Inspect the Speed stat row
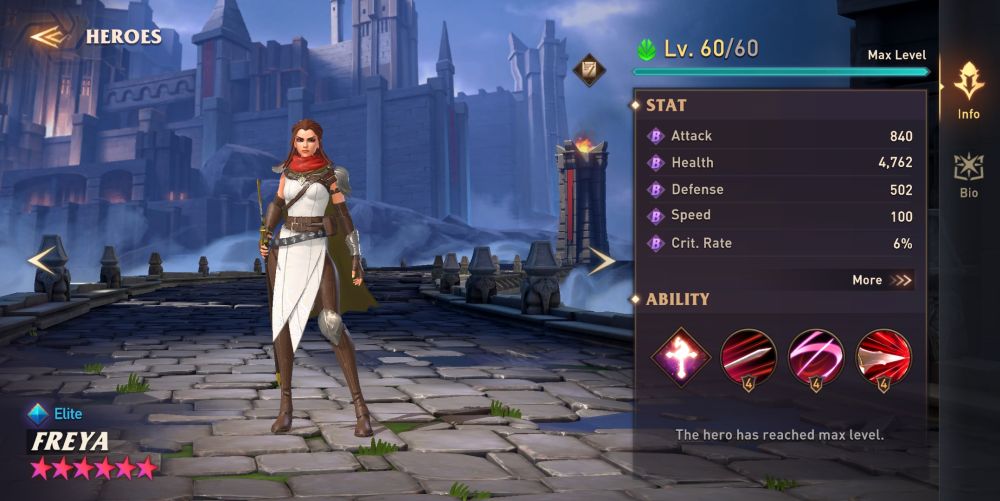This screenshot has width=1000, height=501. coord(780,216)
